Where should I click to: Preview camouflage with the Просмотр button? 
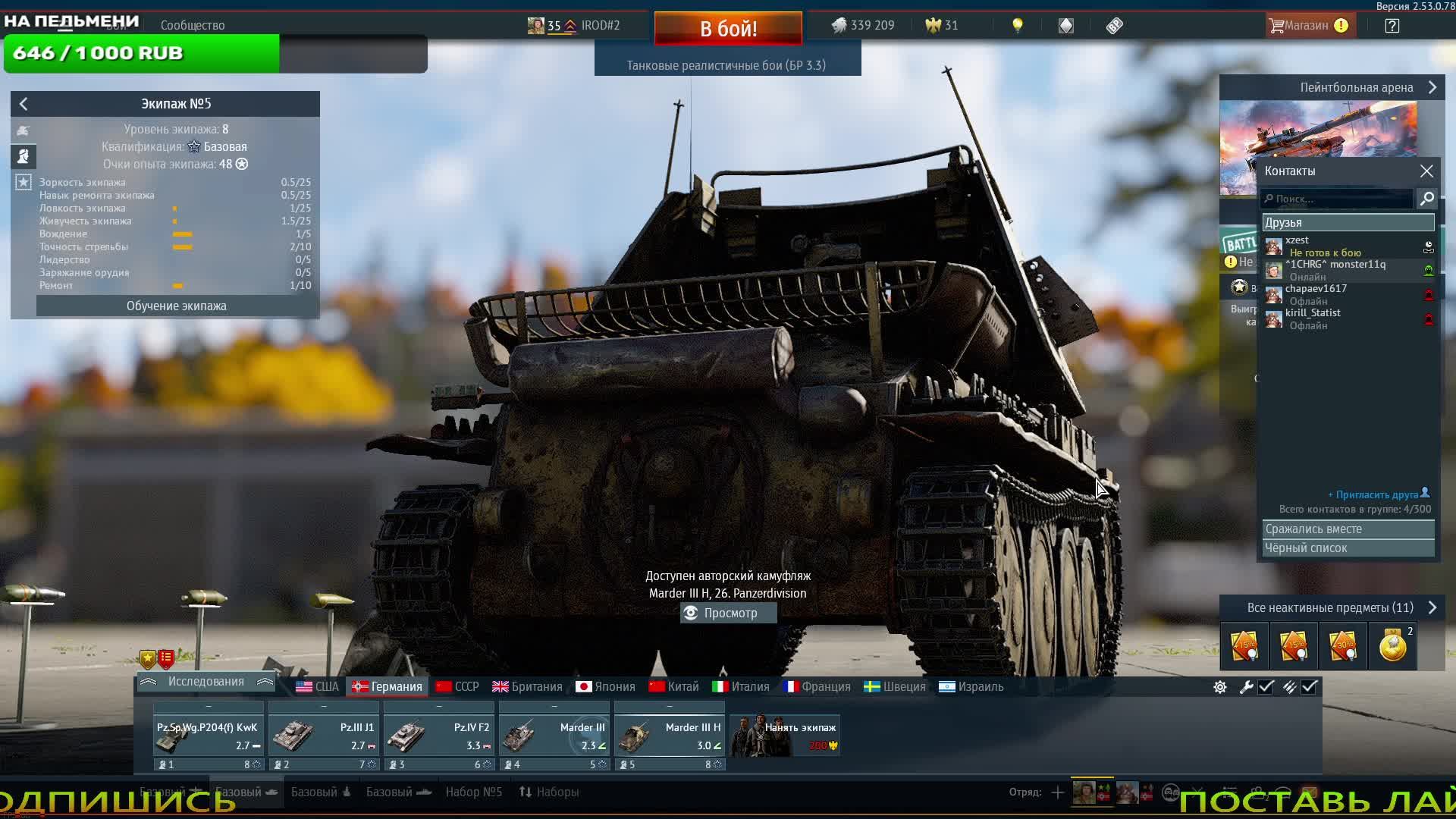coord(728,613)
